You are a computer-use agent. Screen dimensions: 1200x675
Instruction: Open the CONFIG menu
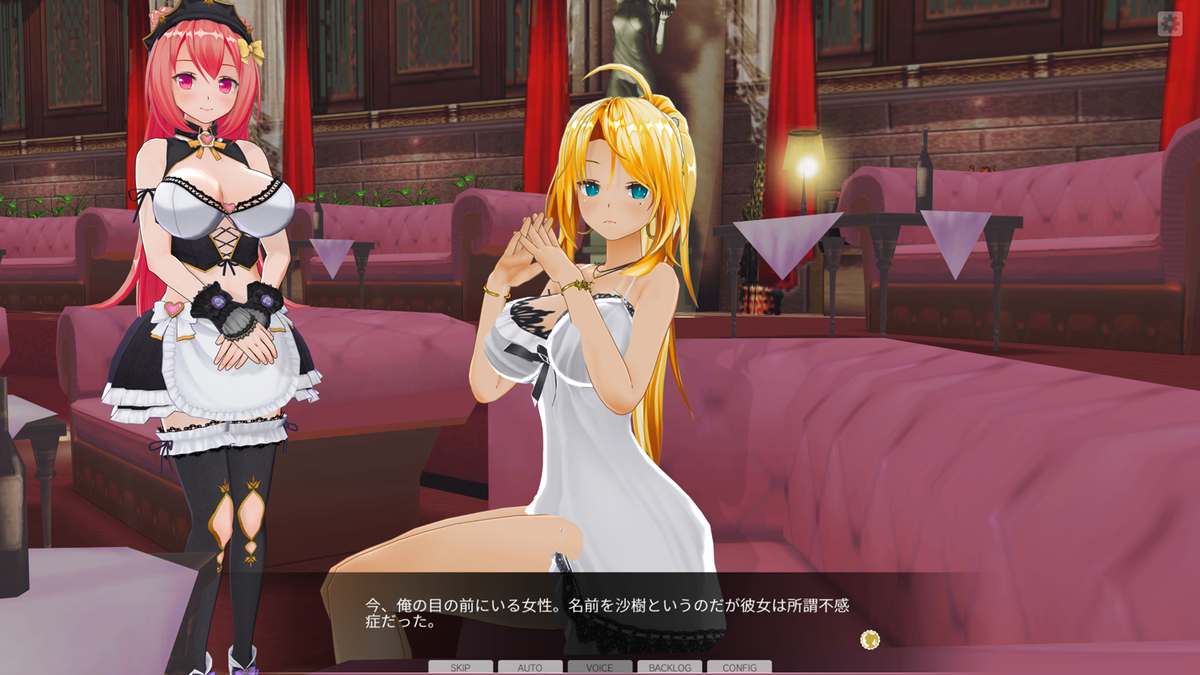pyautogui.click(x=739, y=667)
